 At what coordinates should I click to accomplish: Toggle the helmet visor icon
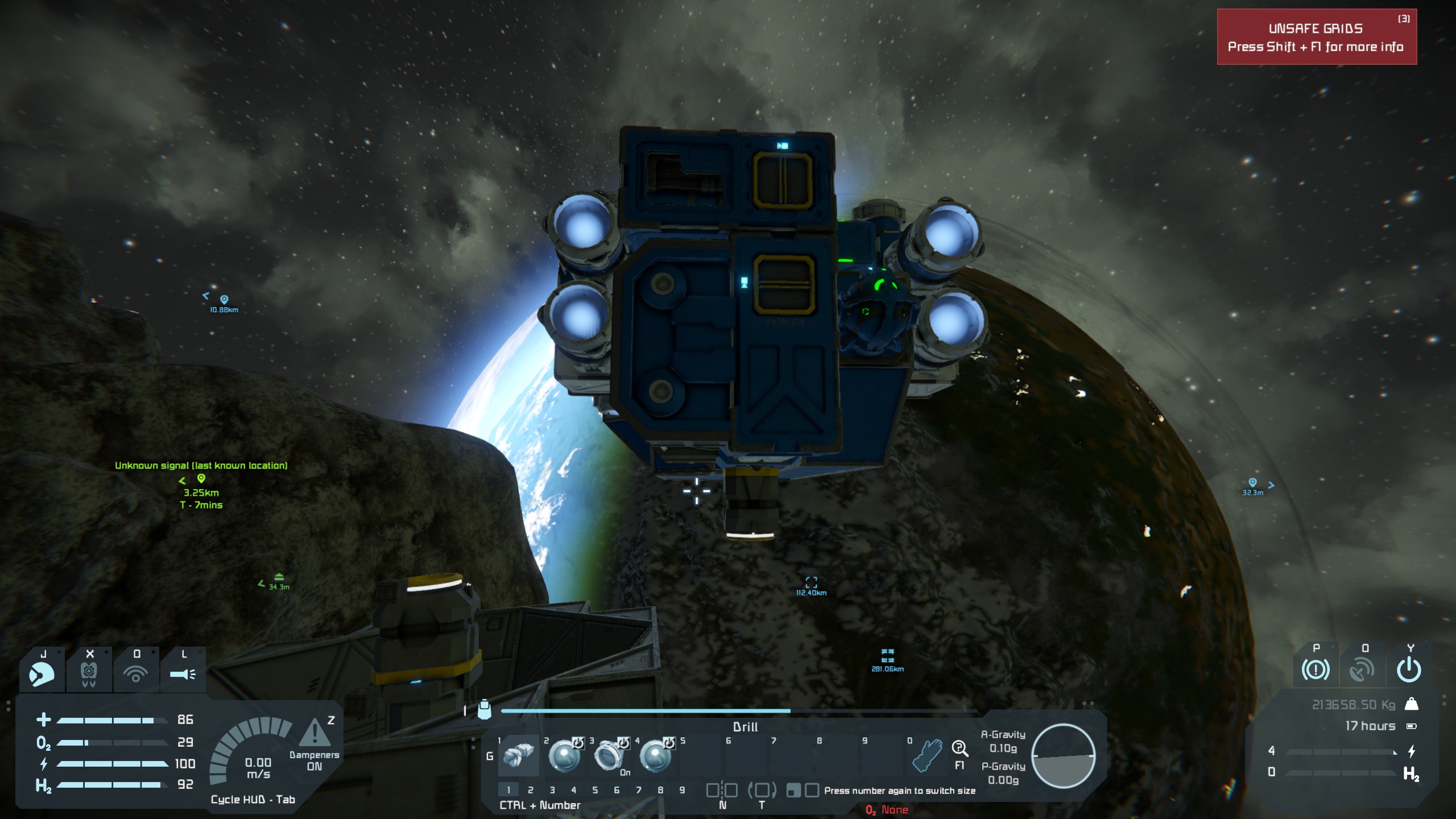[x=42, y=675]
